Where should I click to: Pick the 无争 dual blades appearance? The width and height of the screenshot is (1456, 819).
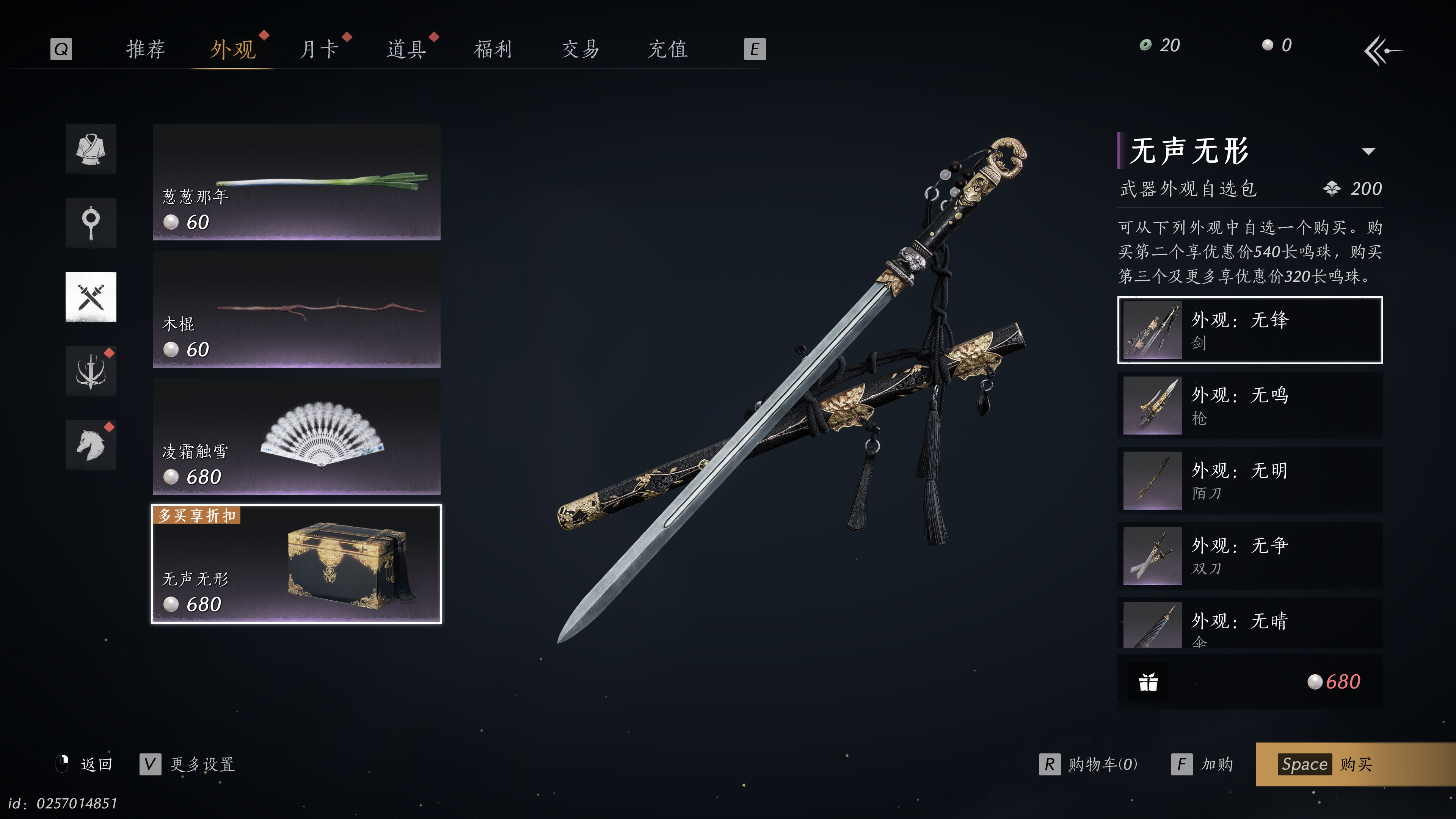[1250, 555]
